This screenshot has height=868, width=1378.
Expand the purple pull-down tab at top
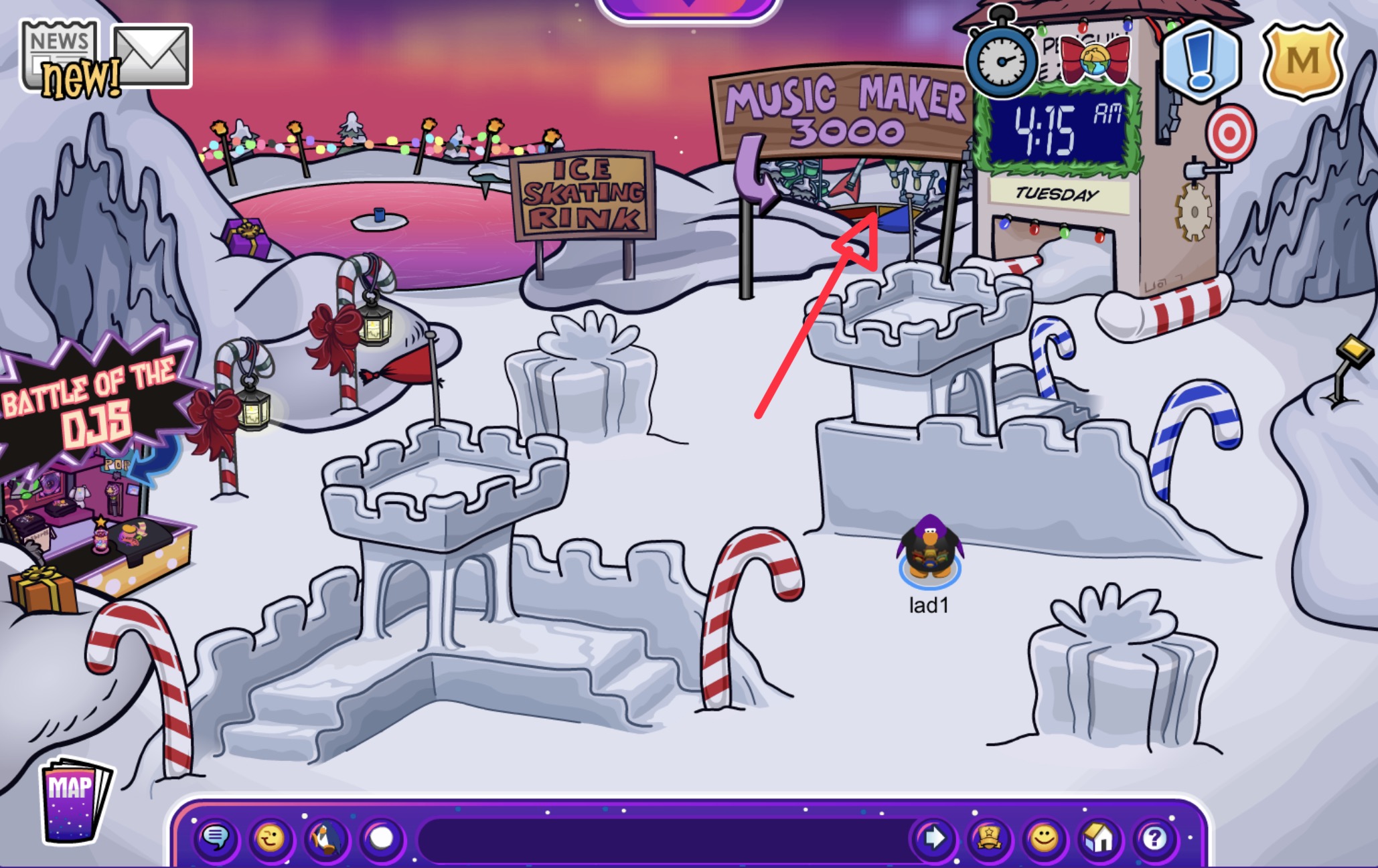688,7
